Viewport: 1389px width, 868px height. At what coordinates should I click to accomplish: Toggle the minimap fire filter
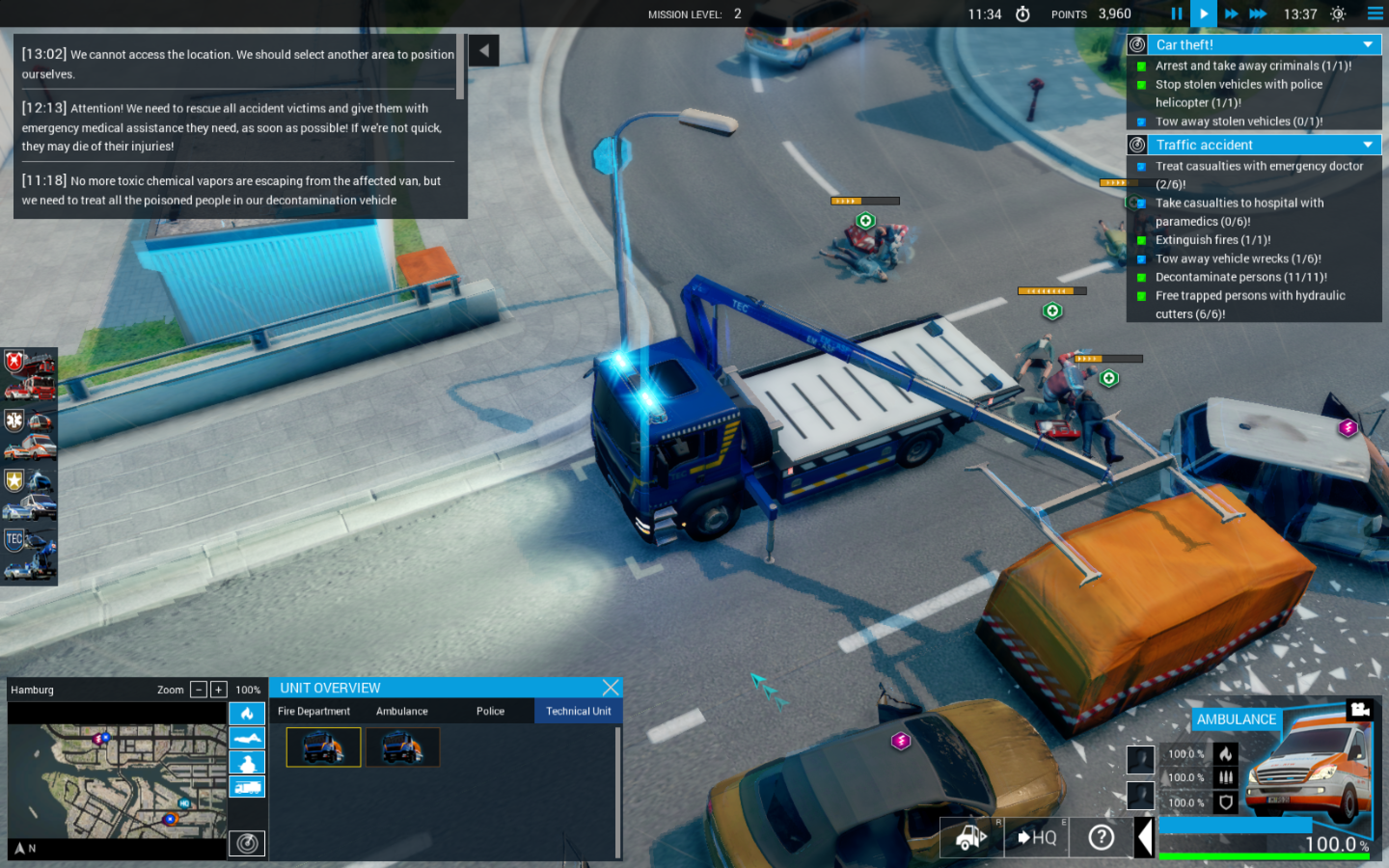(247, 714)
